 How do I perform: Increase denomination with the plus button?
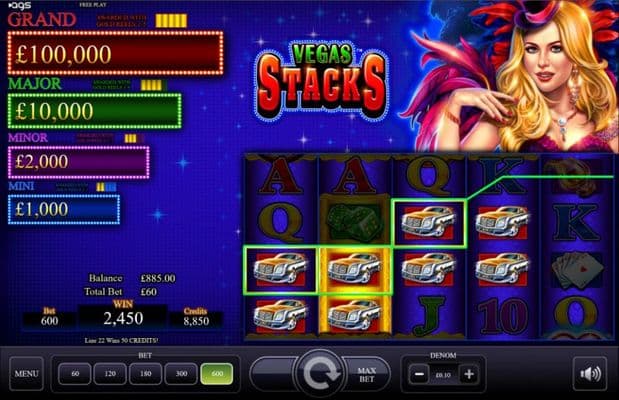pos(469,374)
